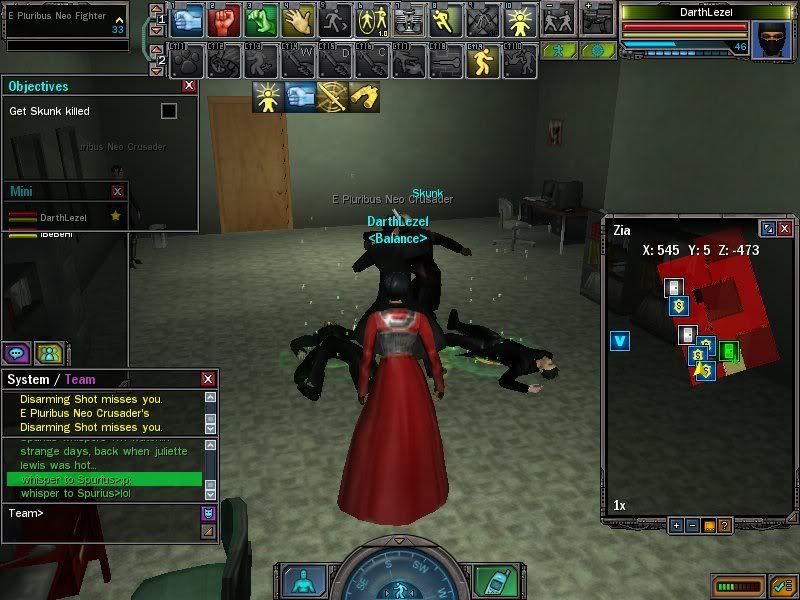
Task: Switch to the Team chat tab
Action: pos(80,380)
